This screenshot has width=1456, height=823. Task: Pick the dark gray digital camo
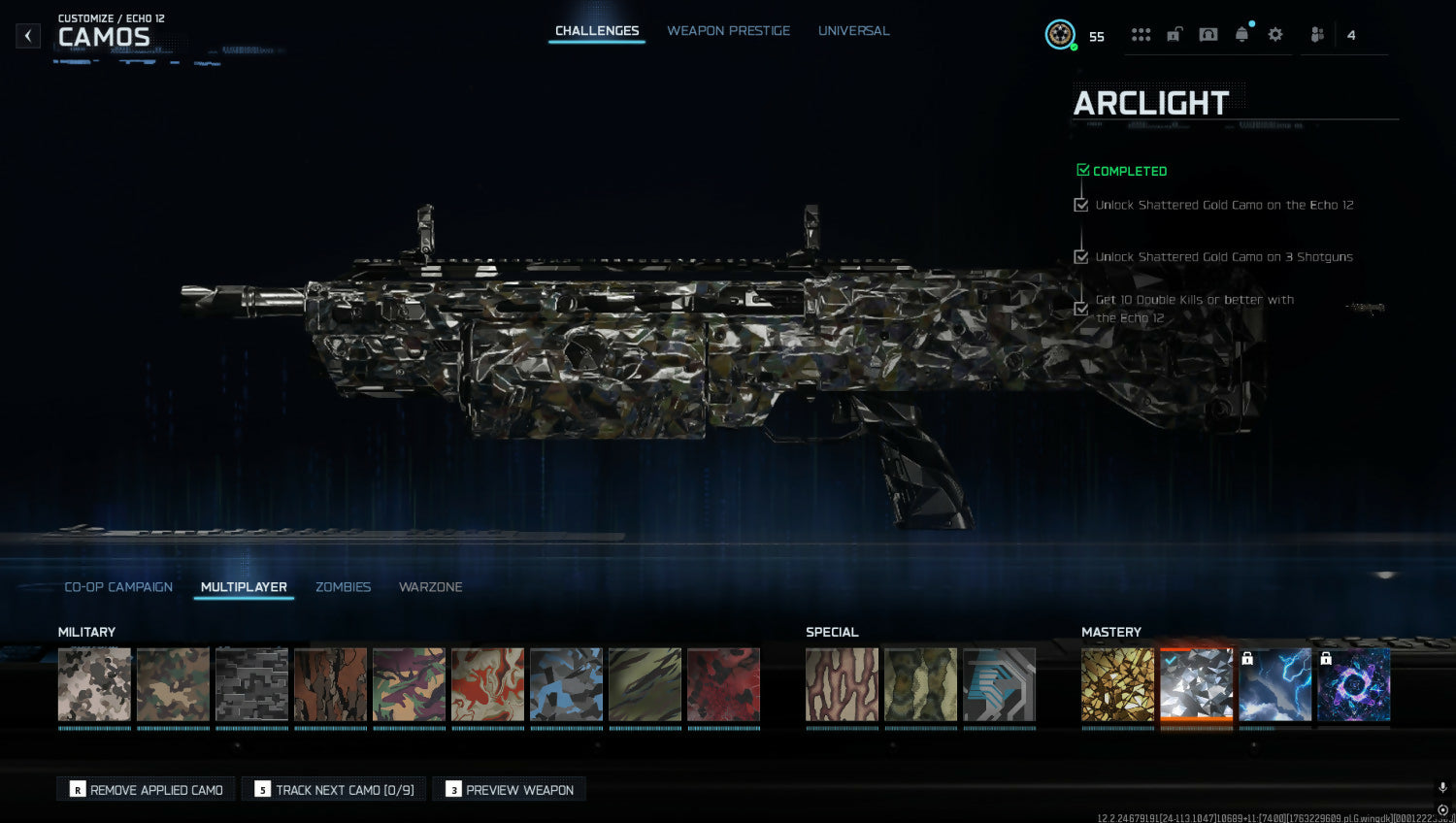[251, 684]
